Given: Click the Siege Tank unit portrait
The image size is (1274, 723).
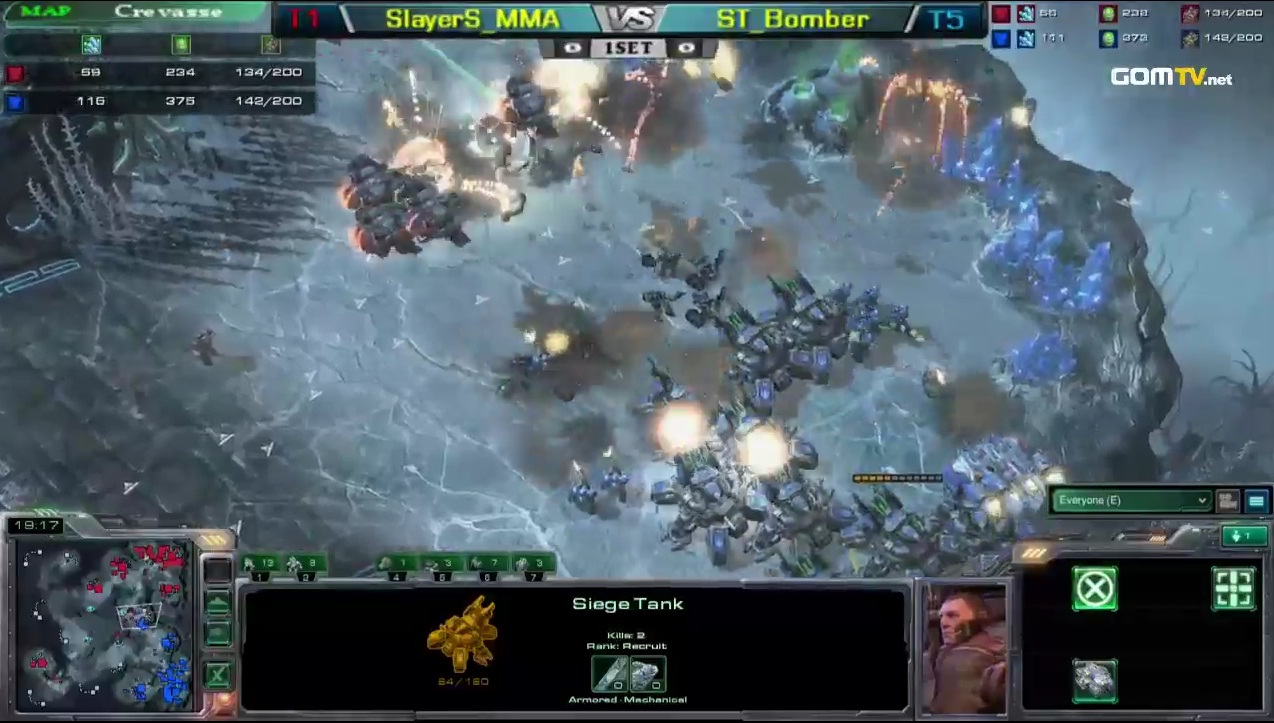Looking at the screenshot, I should click(x=964, y=644).
